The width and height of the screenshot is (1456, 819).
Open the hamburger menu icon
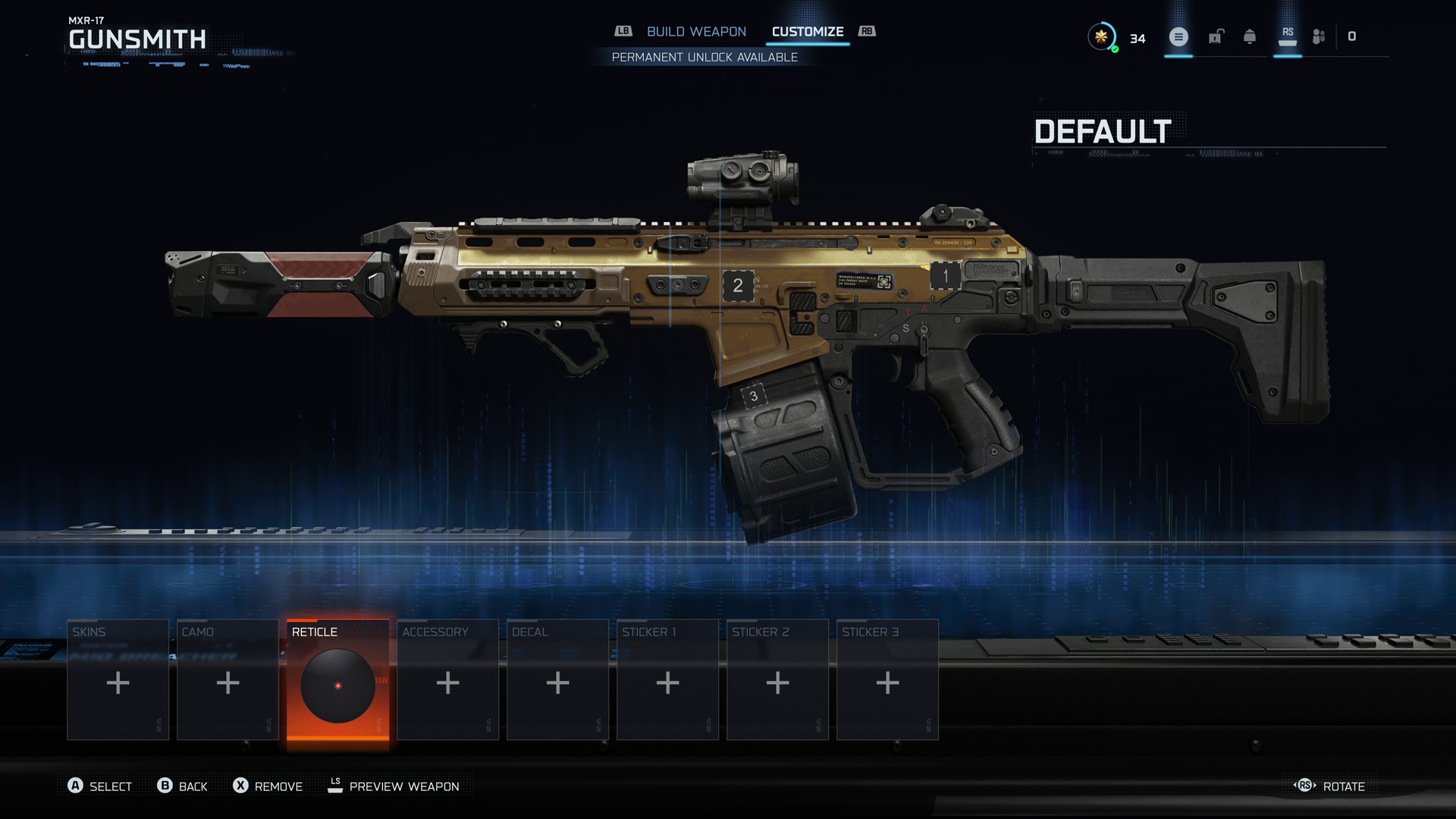(1178, 36)
